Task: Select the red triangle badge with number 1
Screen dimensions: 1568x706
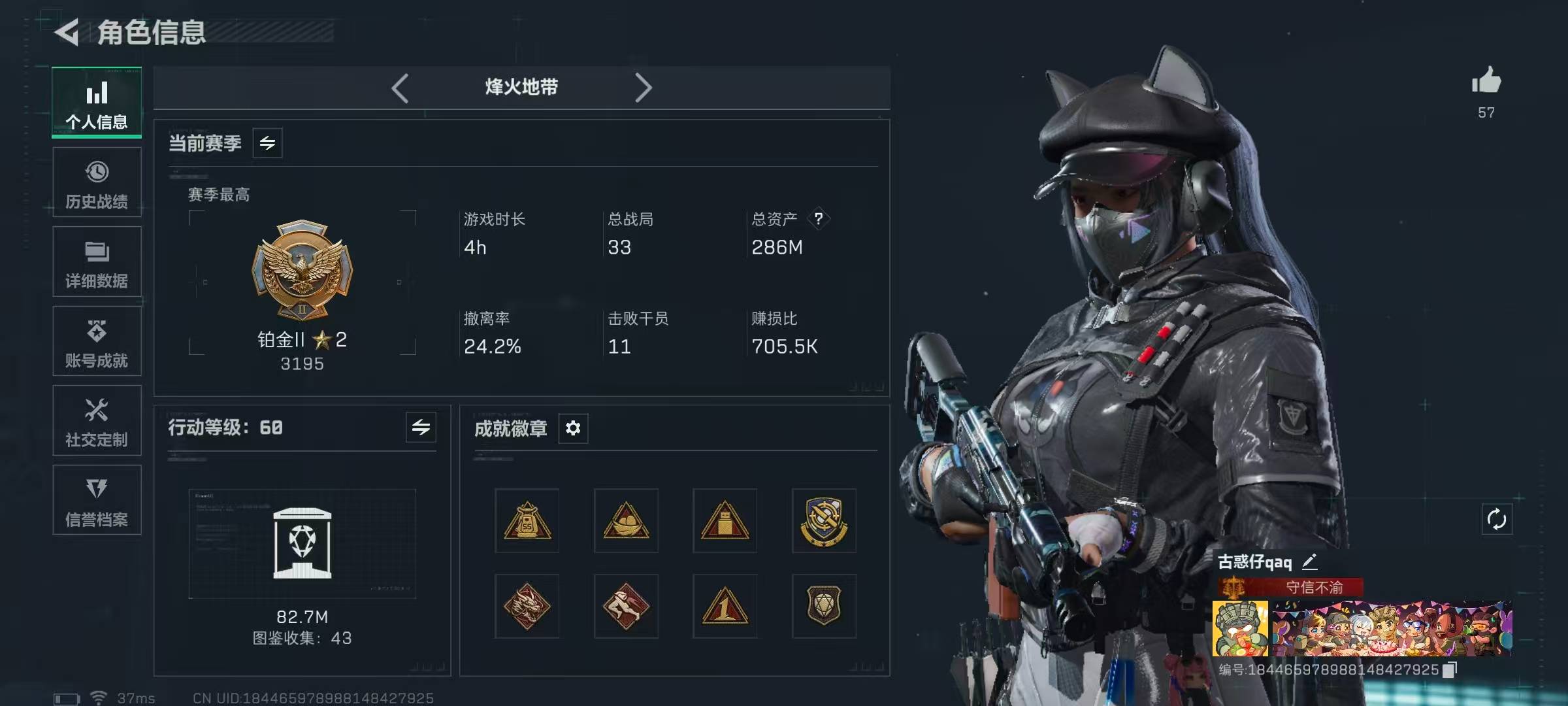Action: [x=725, y=607]
